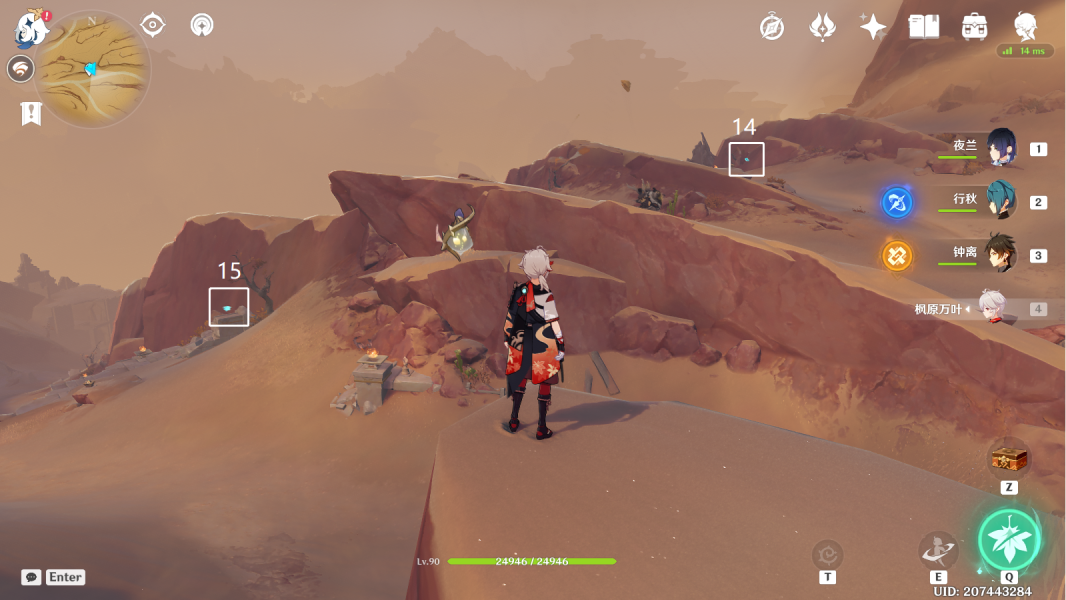
Task: Switch to party member 行秋
Action: 1001,200
